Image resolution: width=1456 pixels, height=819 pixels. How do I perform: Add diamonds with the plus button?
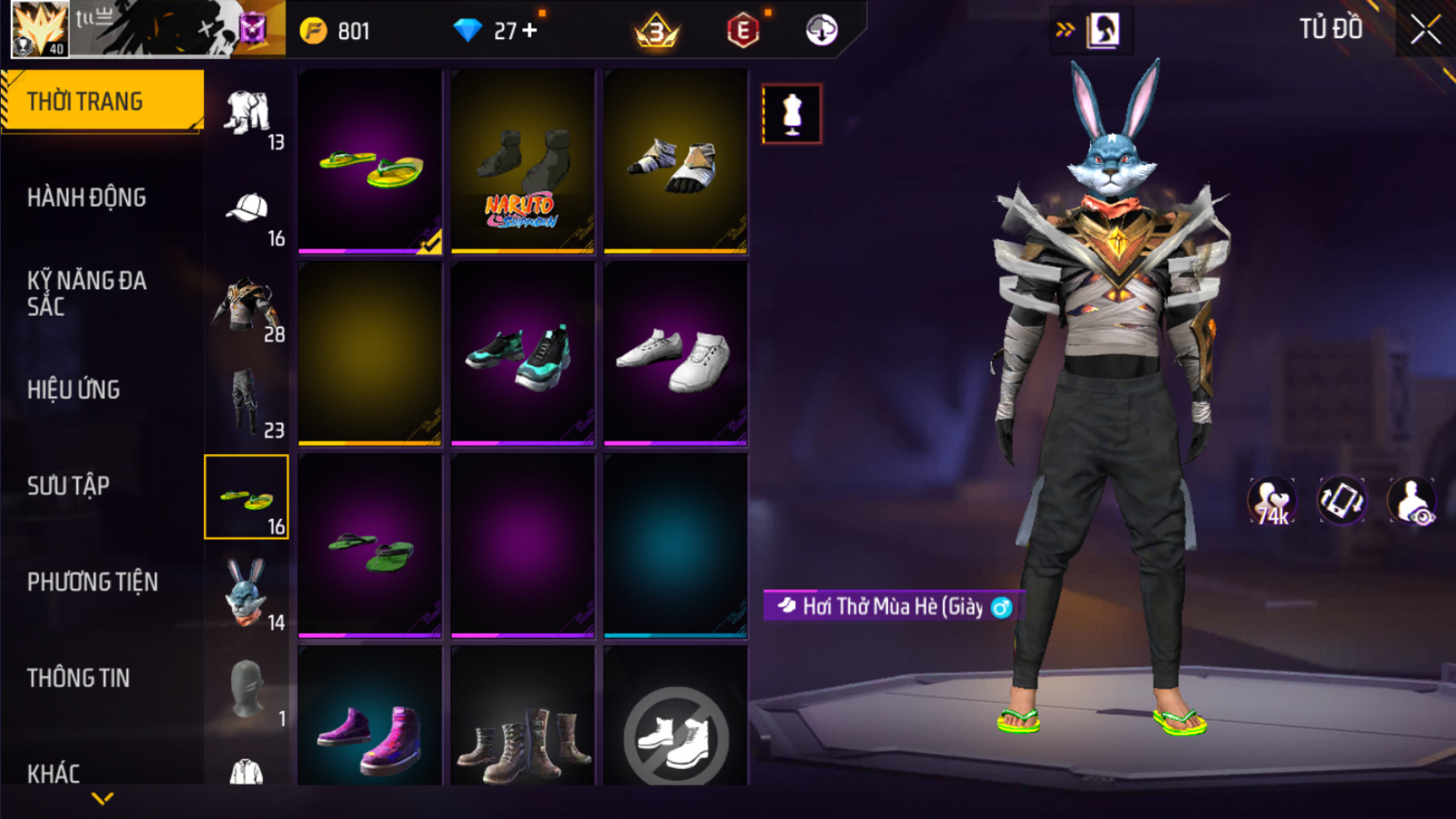[530, 31]
